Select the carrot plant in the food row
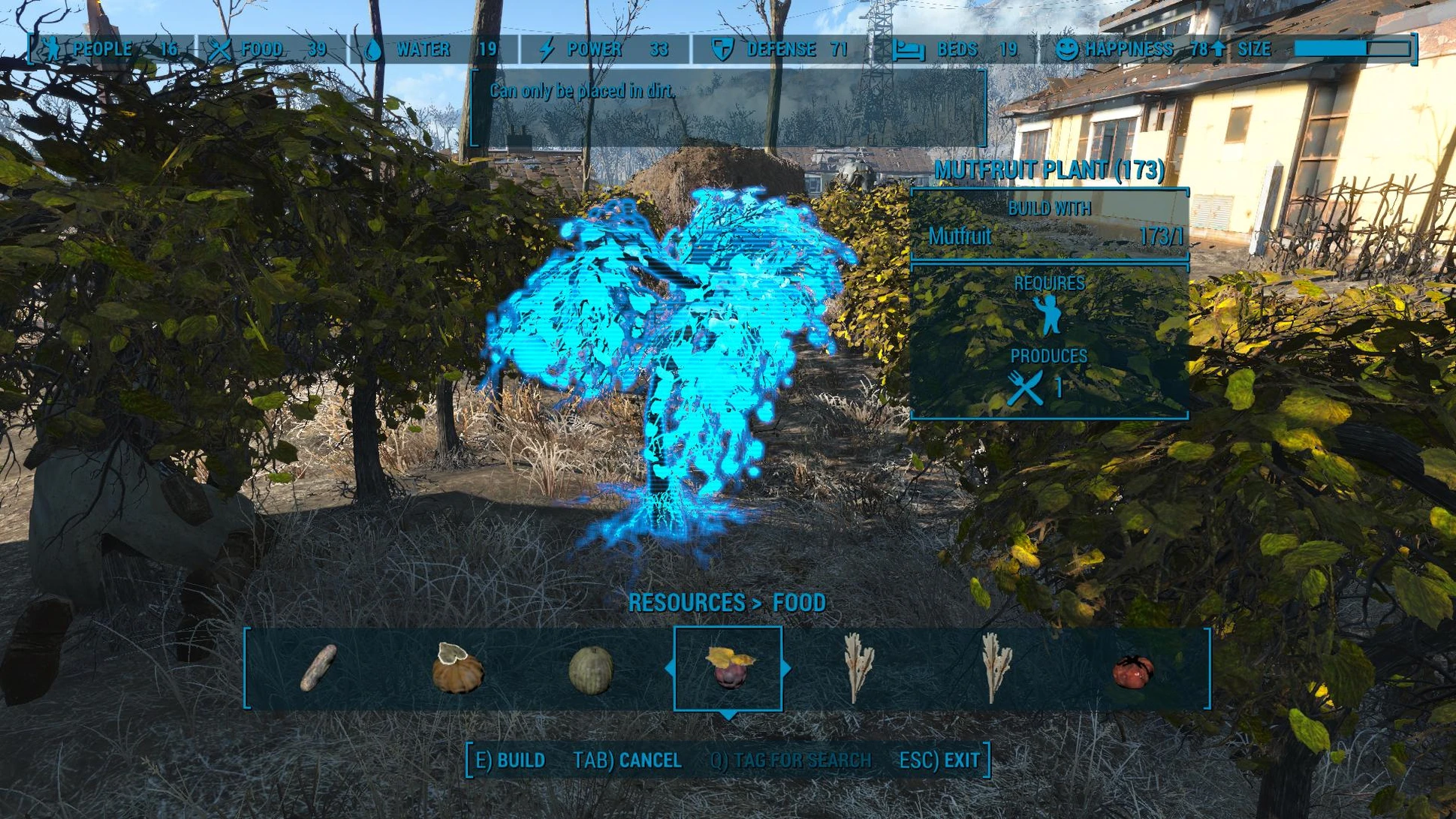The image size is (1456, 819). tap(319, 668)
